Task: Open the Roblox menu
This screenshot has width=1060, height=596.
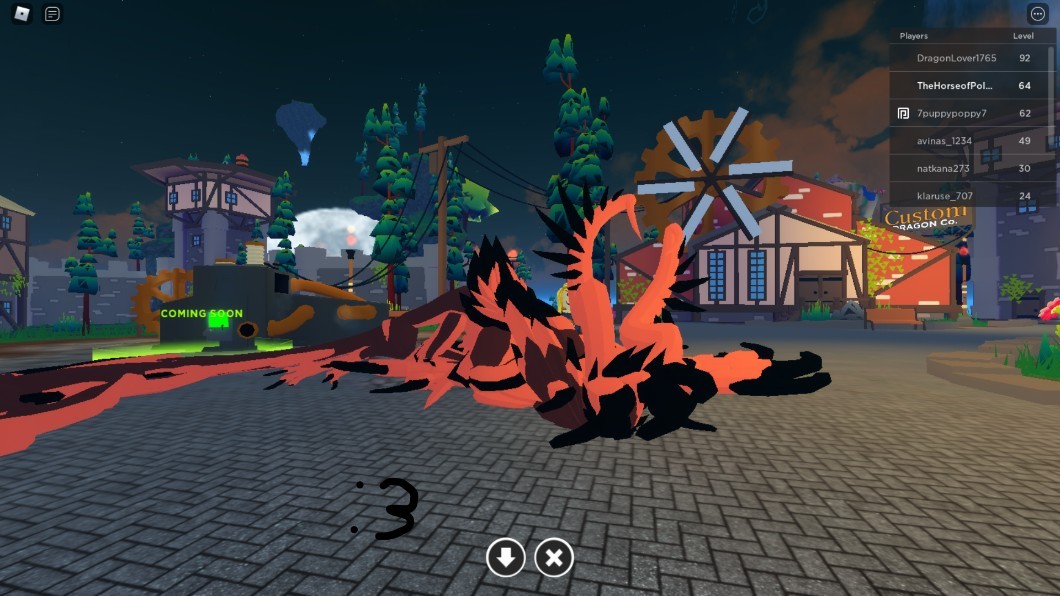Action: (22, 14)
